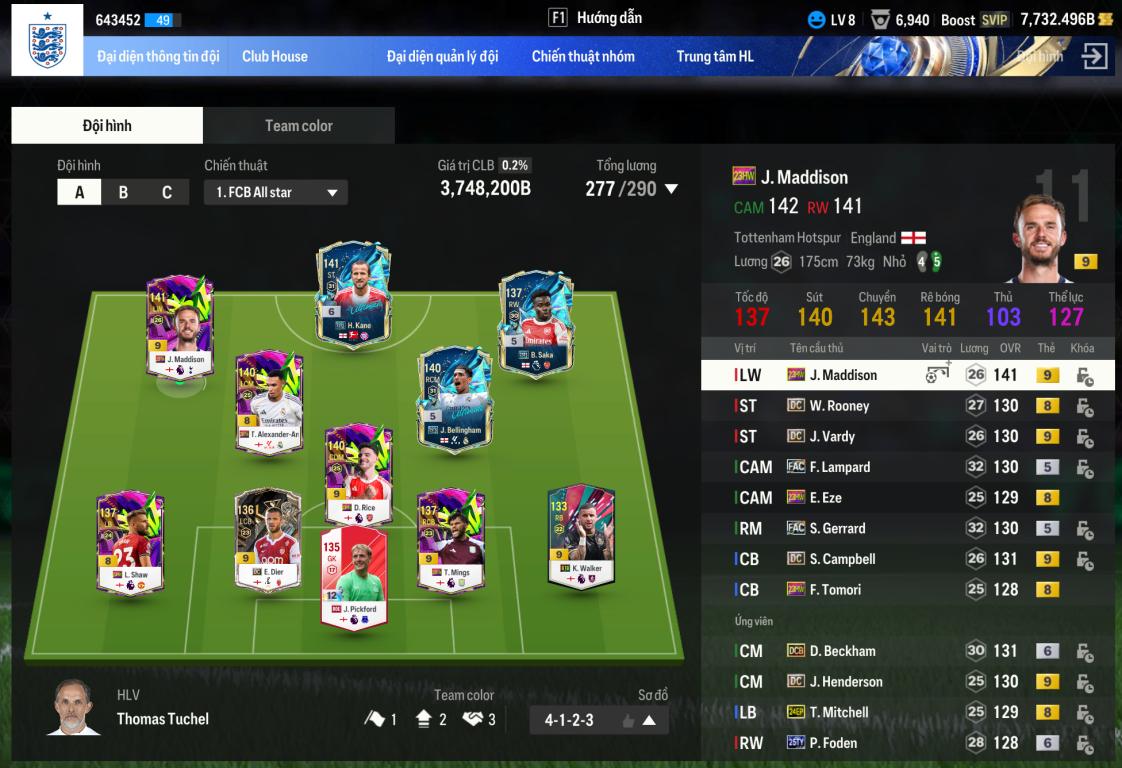Screen dimensions: 1122x768
Task: Select H. Kane striker card
Action: click(x=353, y=295)
